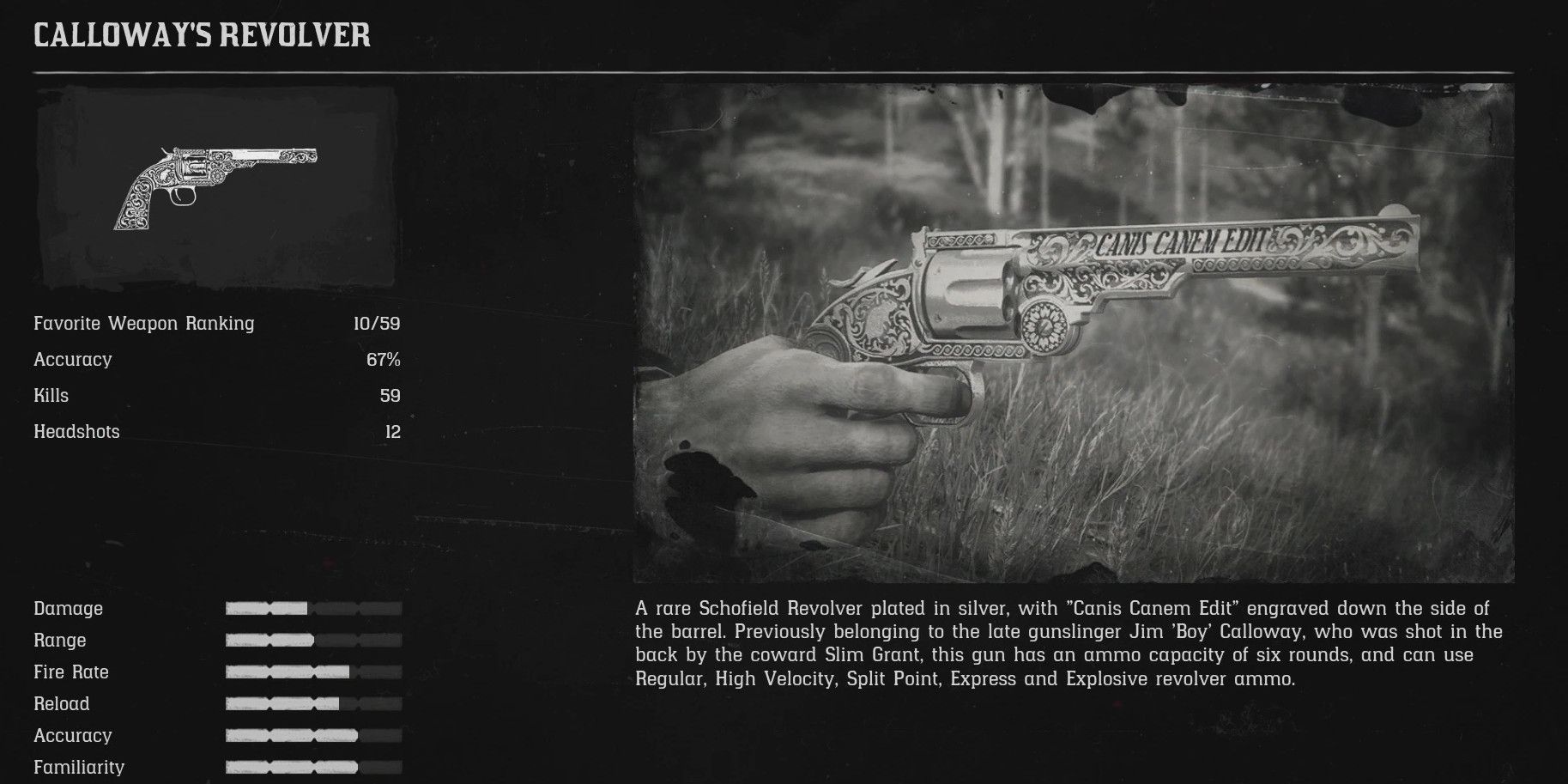
Task: Select the Familiarity stat bar
Action: [x=312, y=767]
